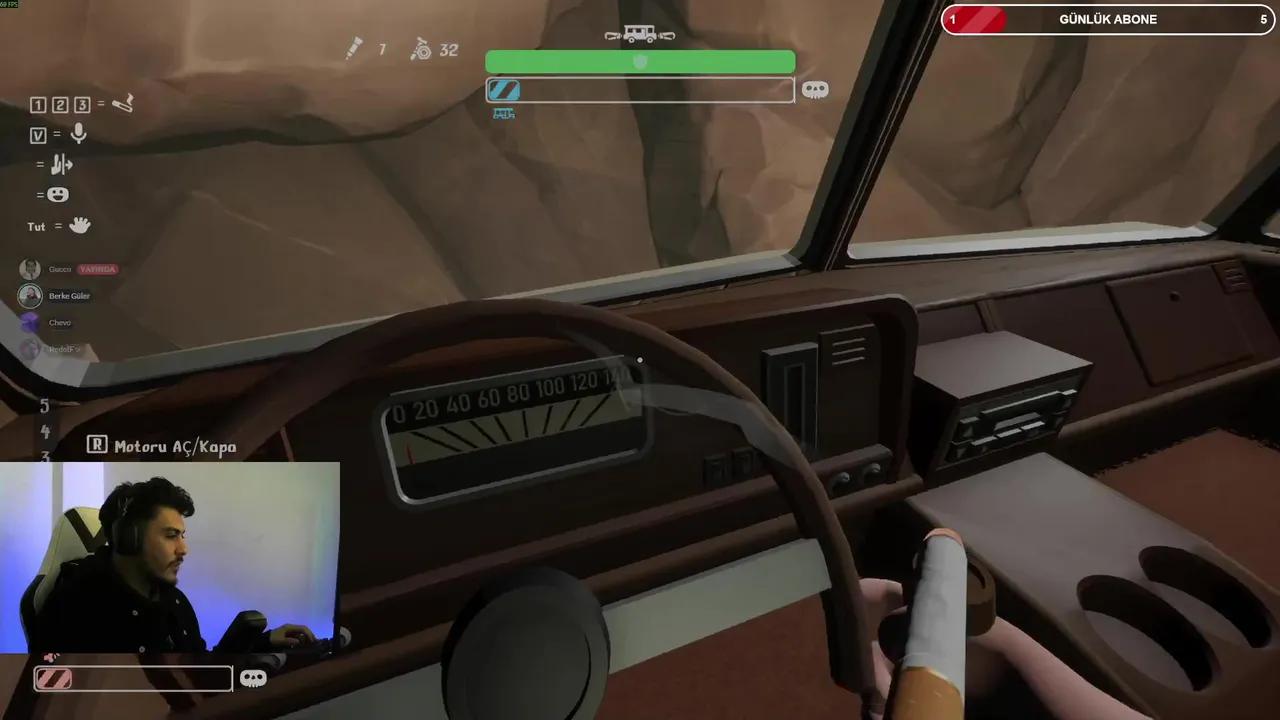
Task: Select the middle finger gesture icon
Action: pyautogui.click(x=62, y=164)
